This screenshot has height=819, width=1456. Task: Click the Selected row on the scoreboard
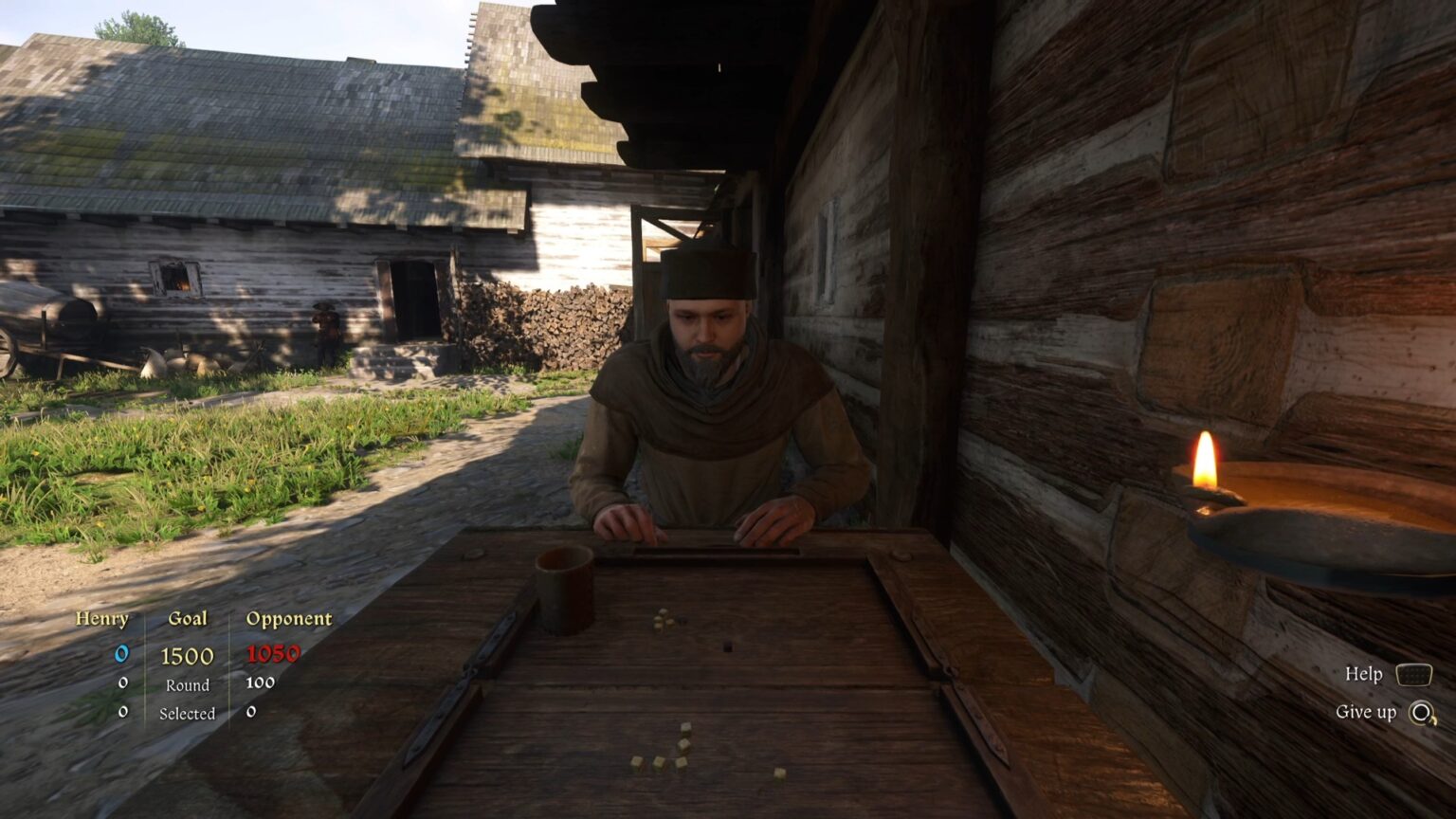(x=188, y=712)
